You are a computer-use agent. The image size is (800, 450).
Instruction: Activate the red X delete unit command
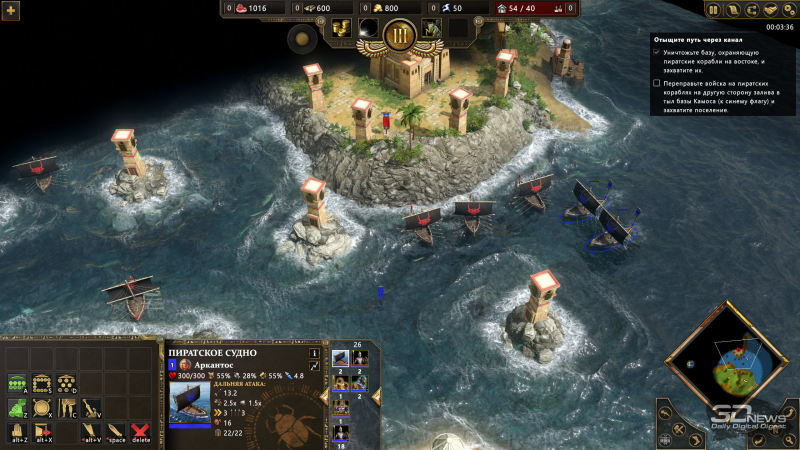[141, 432]
